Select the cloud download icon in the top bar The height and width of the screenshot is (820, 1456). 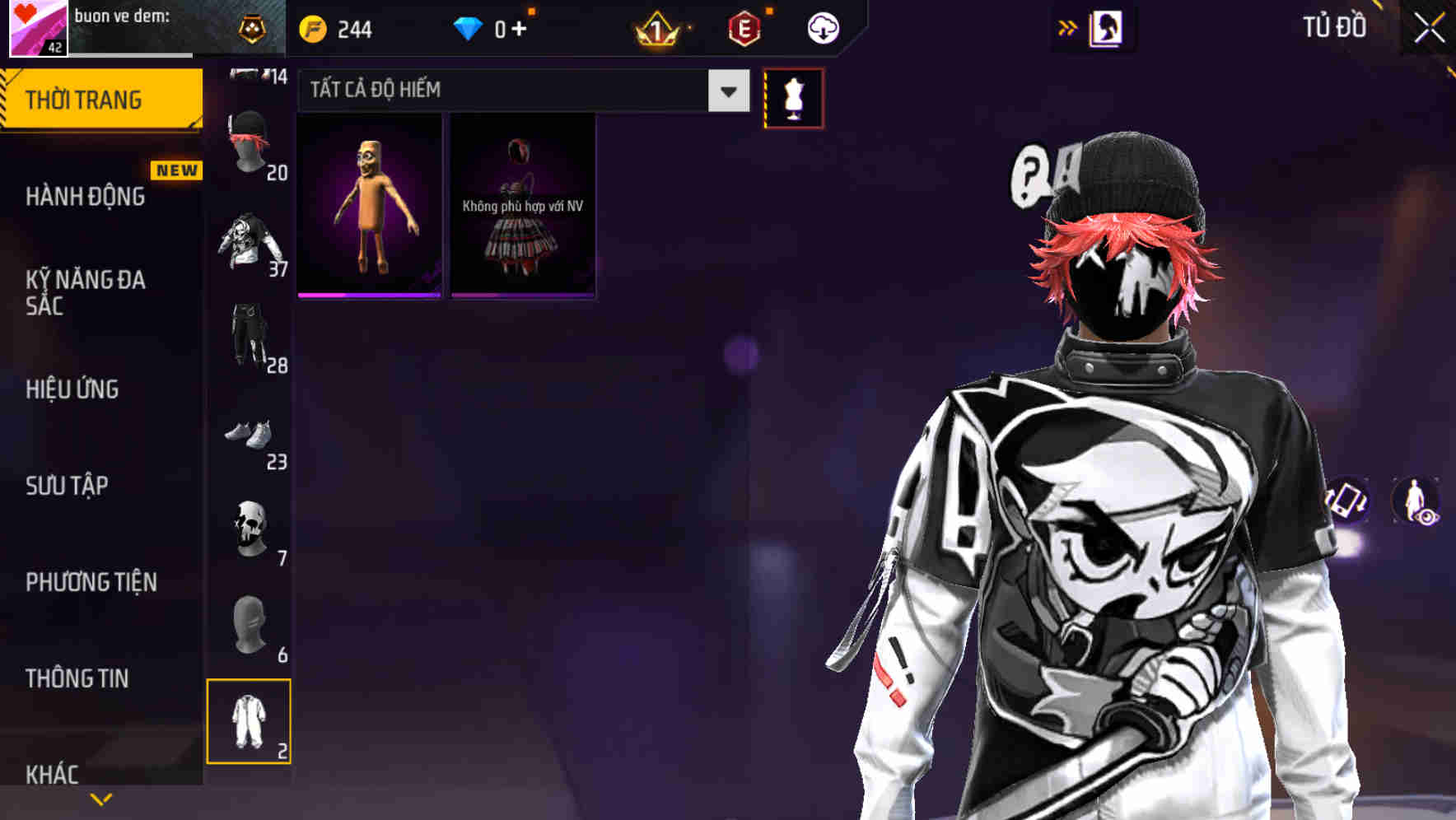821,27
